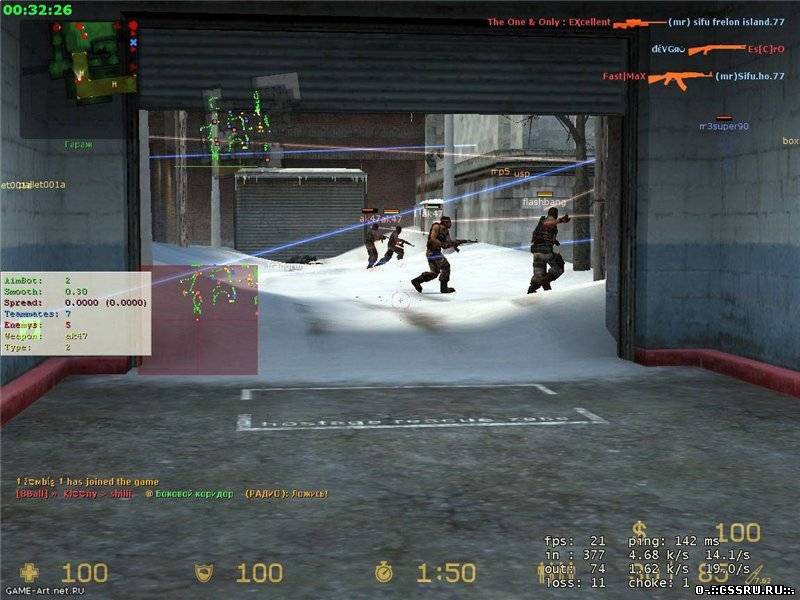Select the 'has joined the game' chat line
This screenshot has width=800, height=600.
click(x=86, y=482)
